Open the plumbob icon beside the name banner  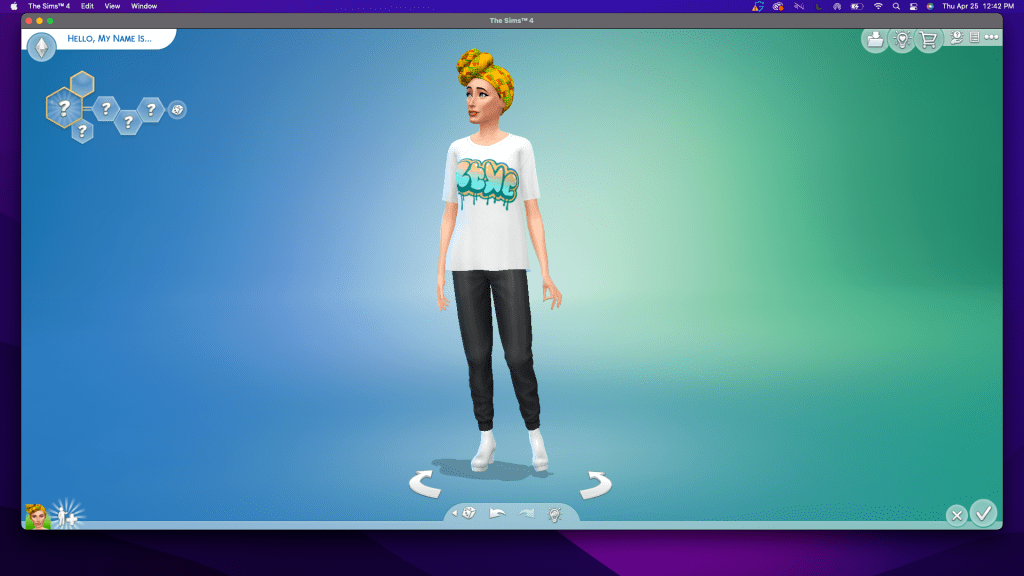click(41, 47)
